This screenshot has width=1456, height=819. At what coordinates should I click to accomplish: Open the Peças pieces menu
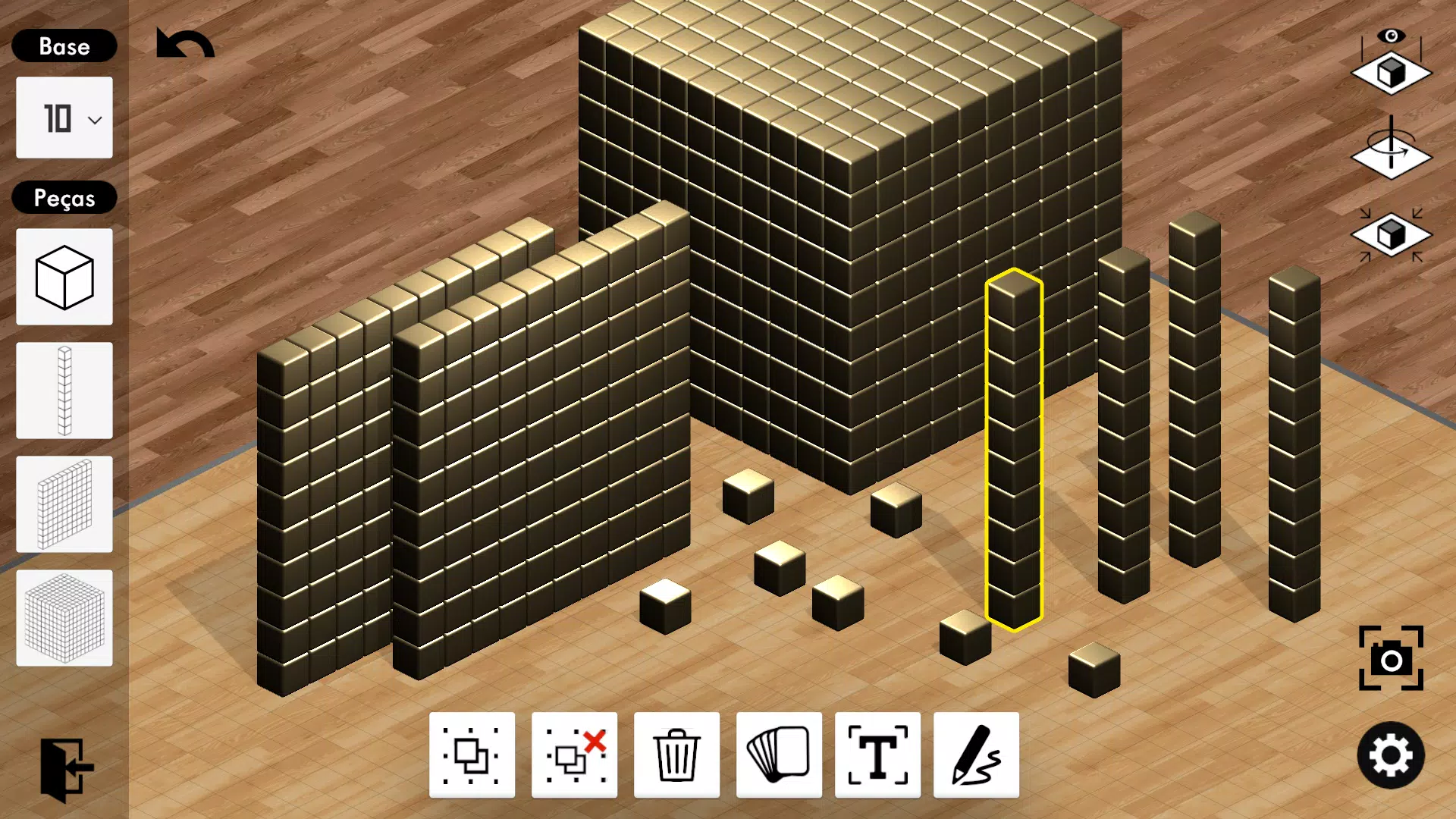pyautogui.click(x=64, y=198)
